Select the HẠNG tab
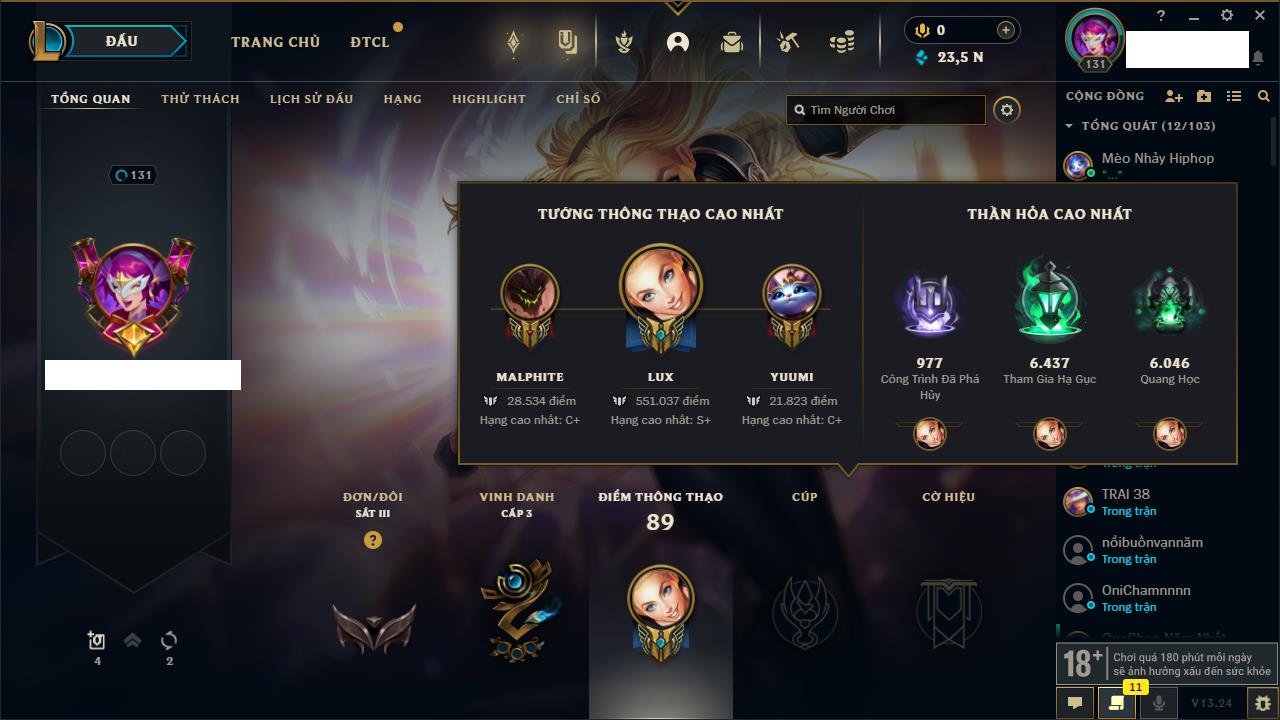This screenshot has height=720, width=1280. pyautogui.click(x=402, y=99)
